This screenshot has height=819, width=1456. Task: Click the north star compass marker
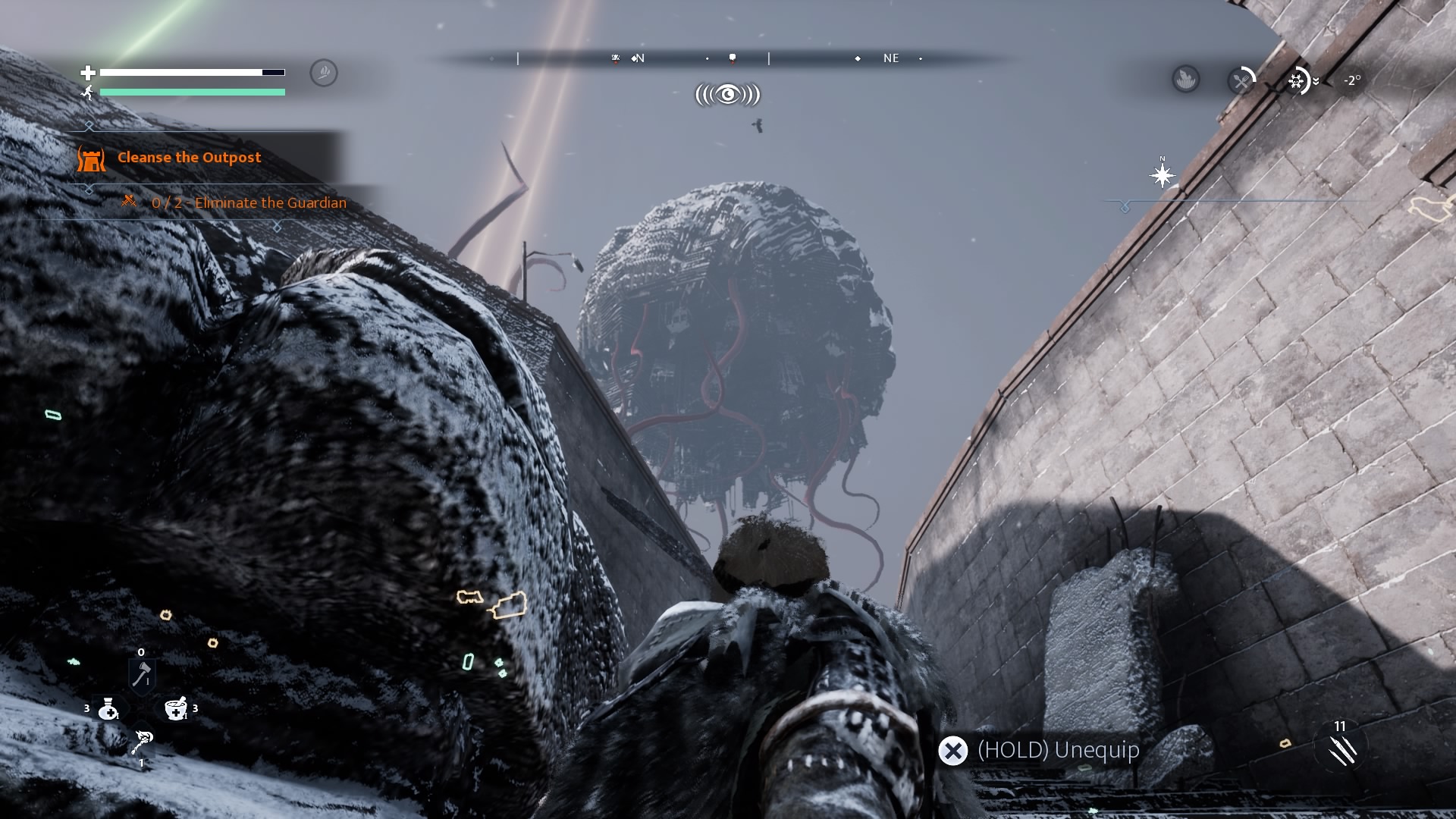click(x=1162, y=176)
